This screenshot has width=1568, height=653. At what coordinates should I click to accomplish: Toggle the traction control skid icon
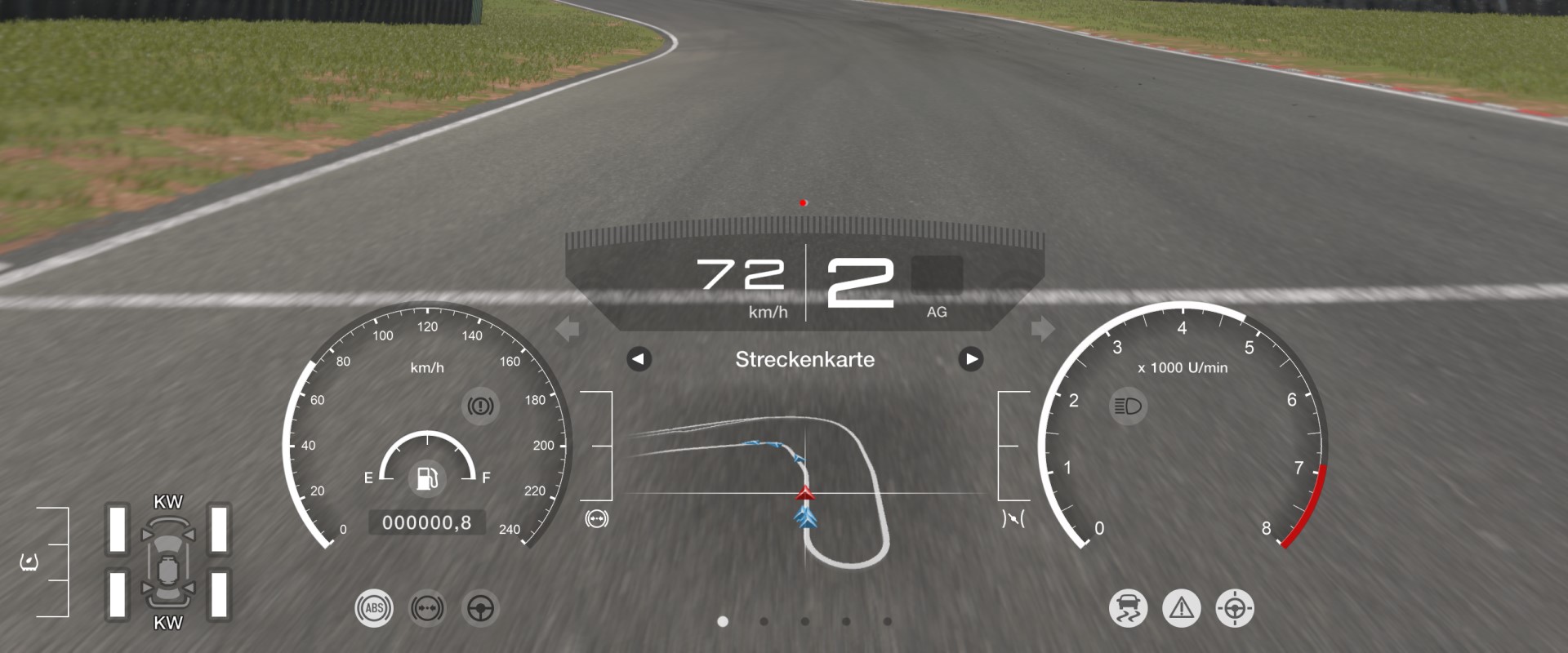click(1128, 608)
